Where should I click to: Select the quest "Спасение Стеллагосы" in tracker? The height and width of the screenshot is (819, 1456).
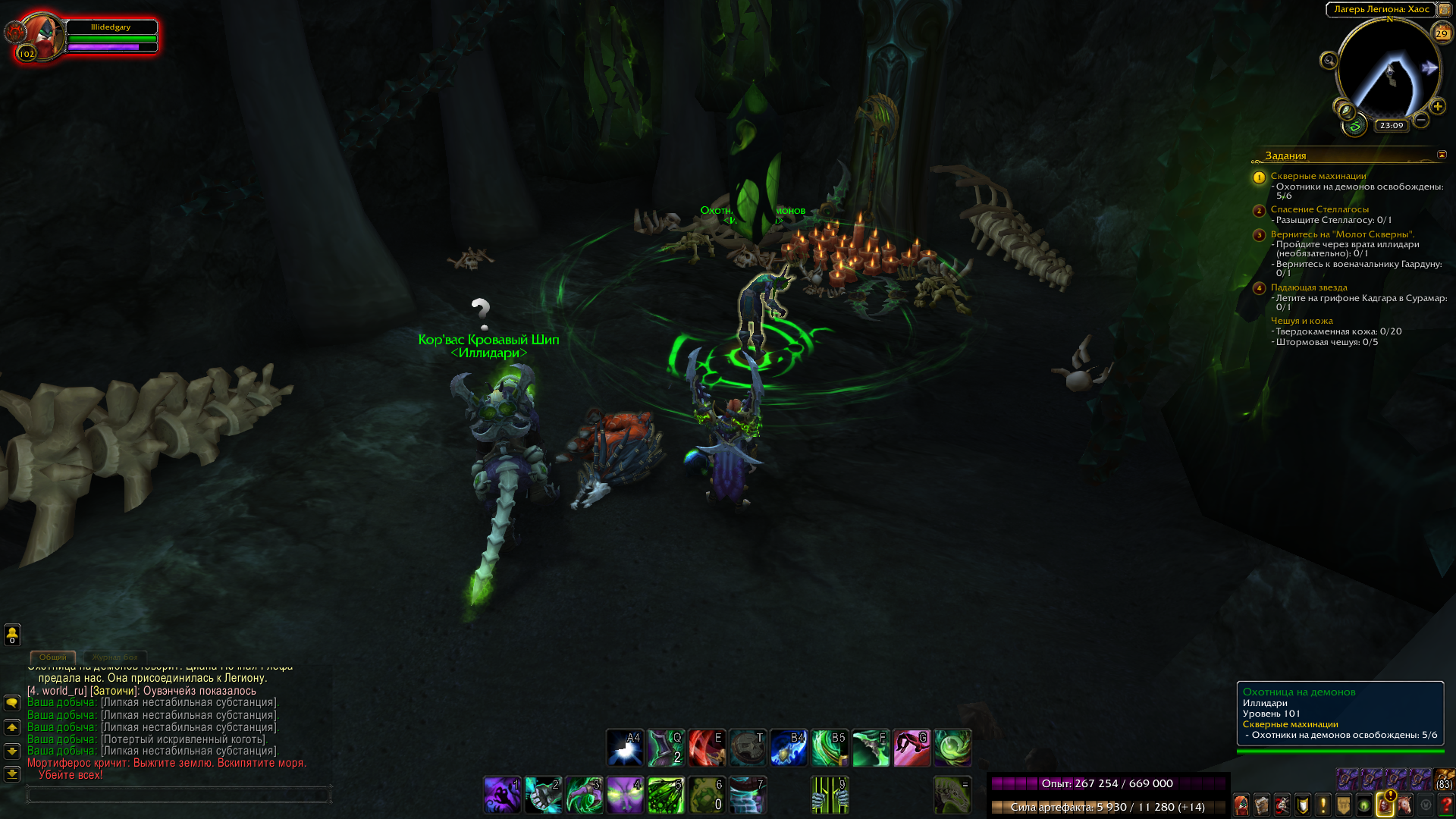pos(1319,209)
